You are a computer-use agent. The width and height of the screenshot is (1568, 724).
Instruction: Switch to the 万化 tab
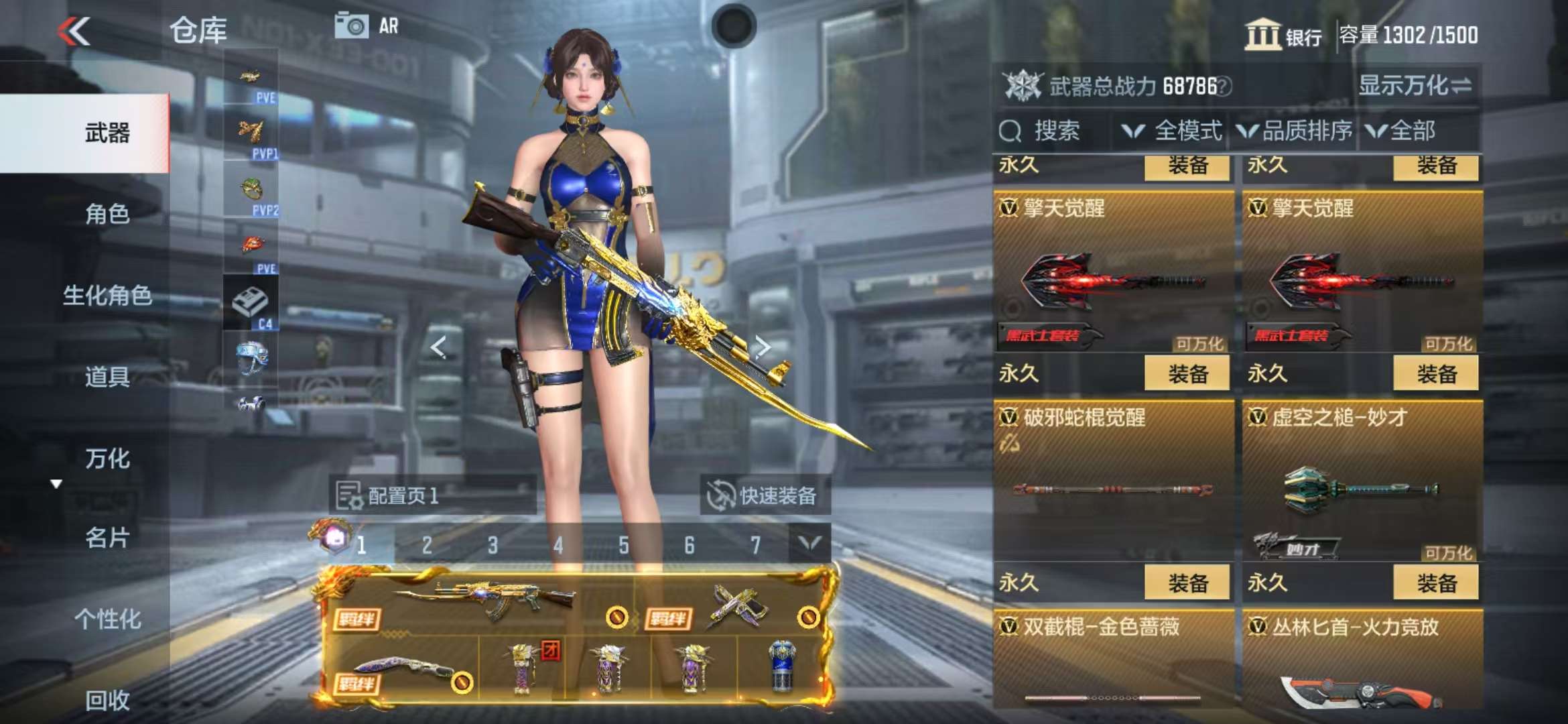coord(107,459)
